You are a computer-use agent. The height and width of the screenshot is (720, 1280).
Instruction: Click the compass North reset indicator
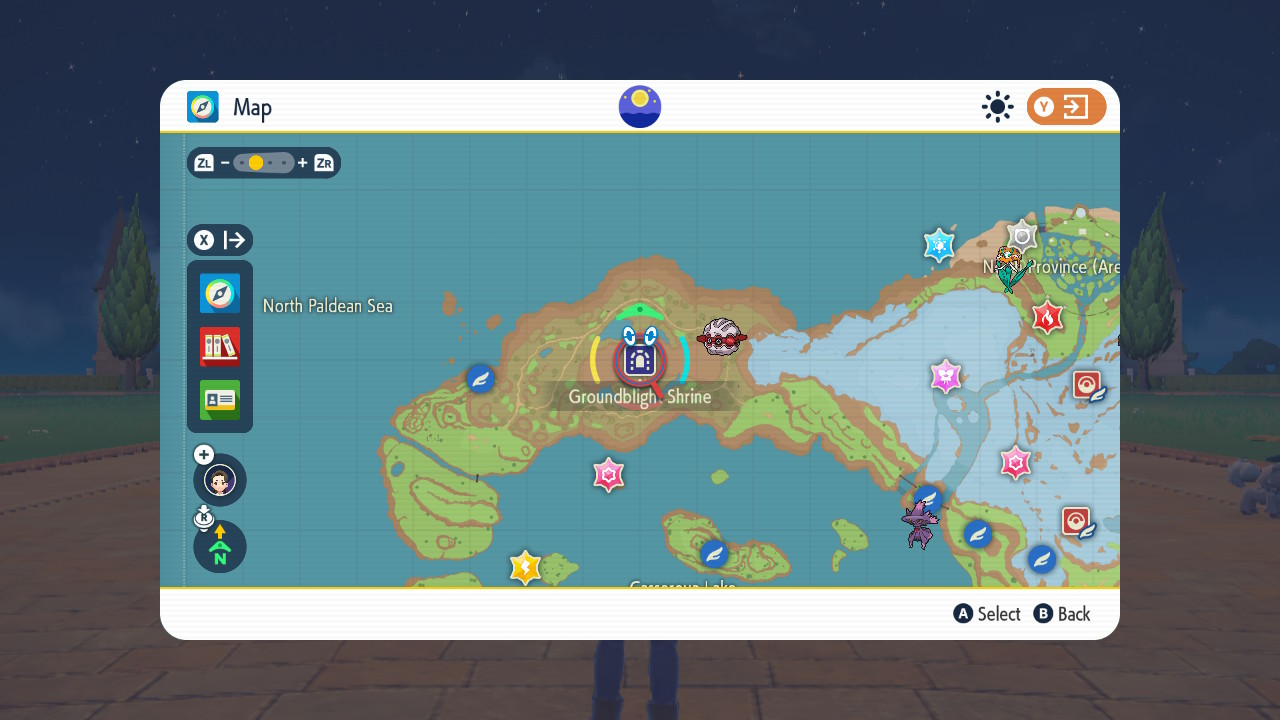[219, 547]
